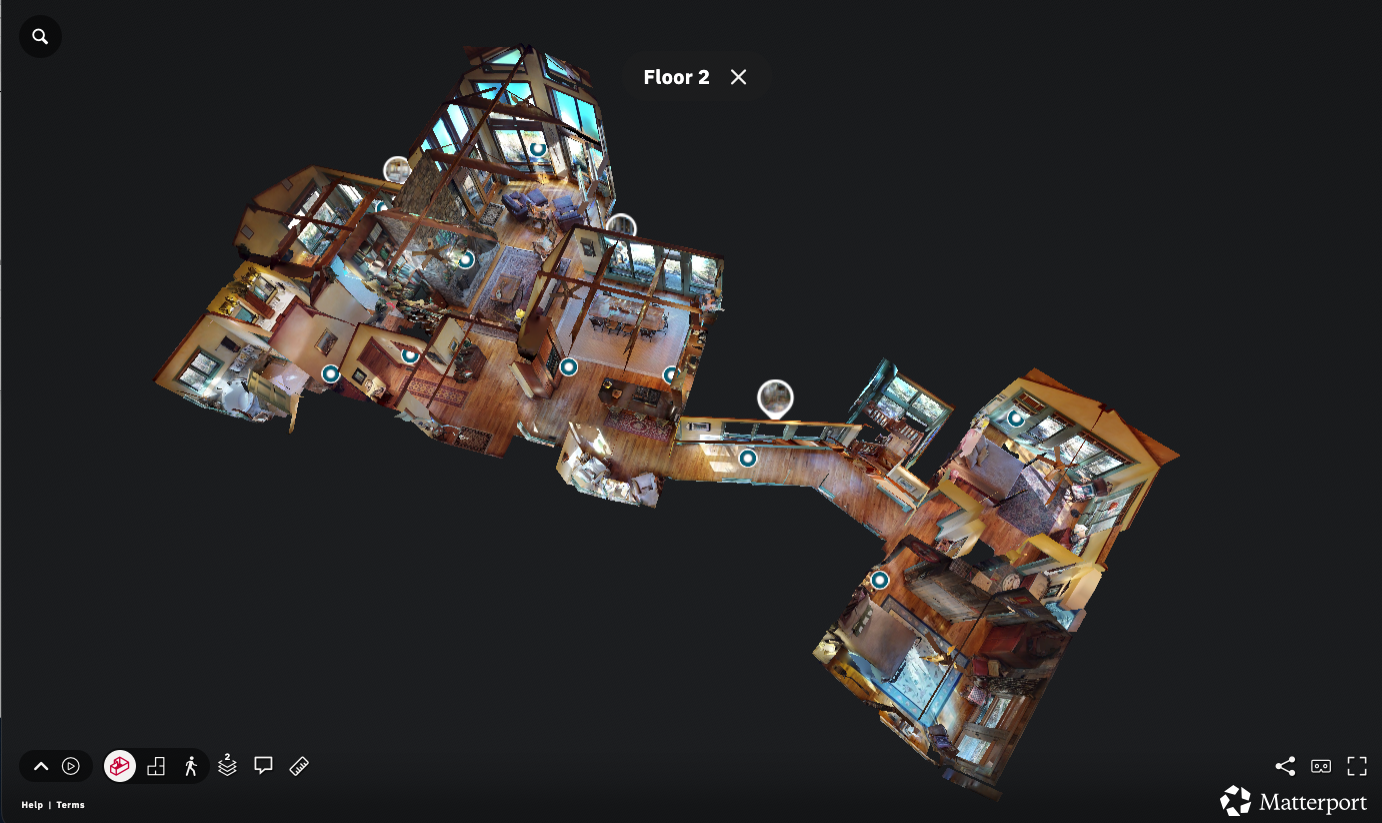Expand the highlights panel with the chevron
This screenshot has height=823, width=1382.
[41, 766]
